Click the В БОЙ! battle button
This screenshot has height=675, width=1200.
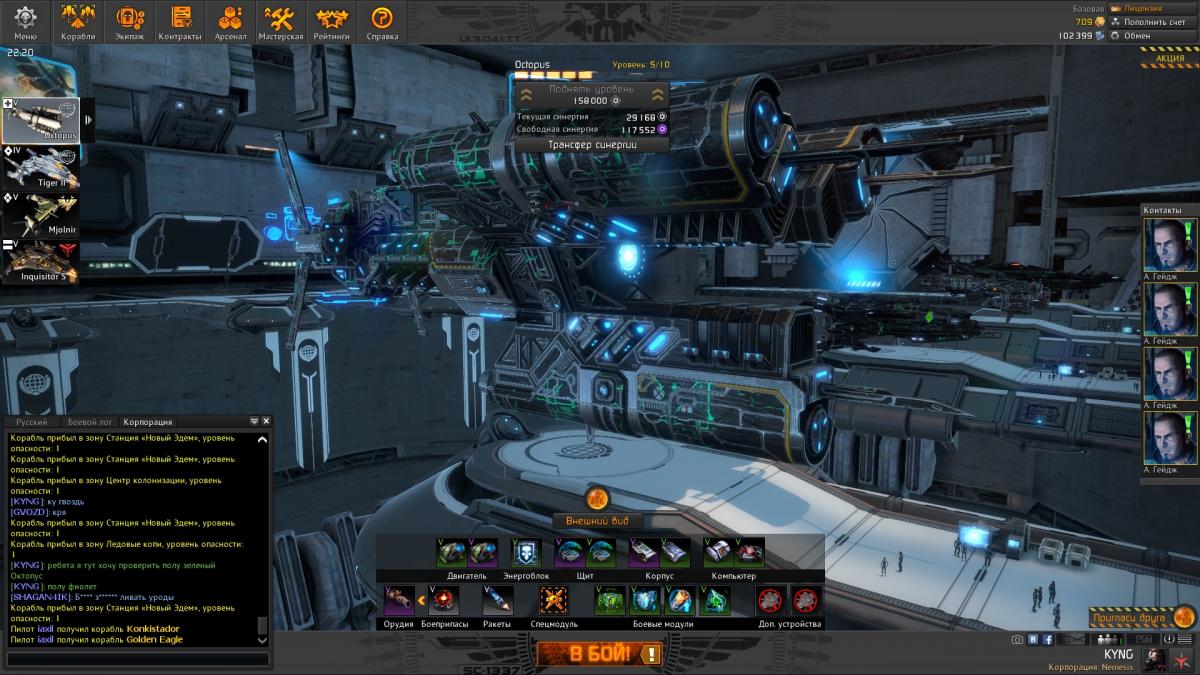599,655
